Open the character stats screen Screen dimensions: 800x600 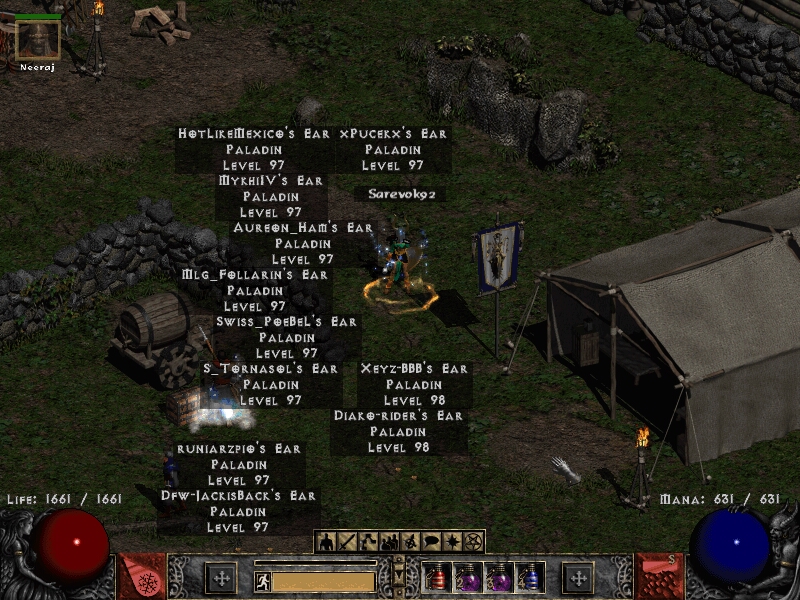pos(327,542)
